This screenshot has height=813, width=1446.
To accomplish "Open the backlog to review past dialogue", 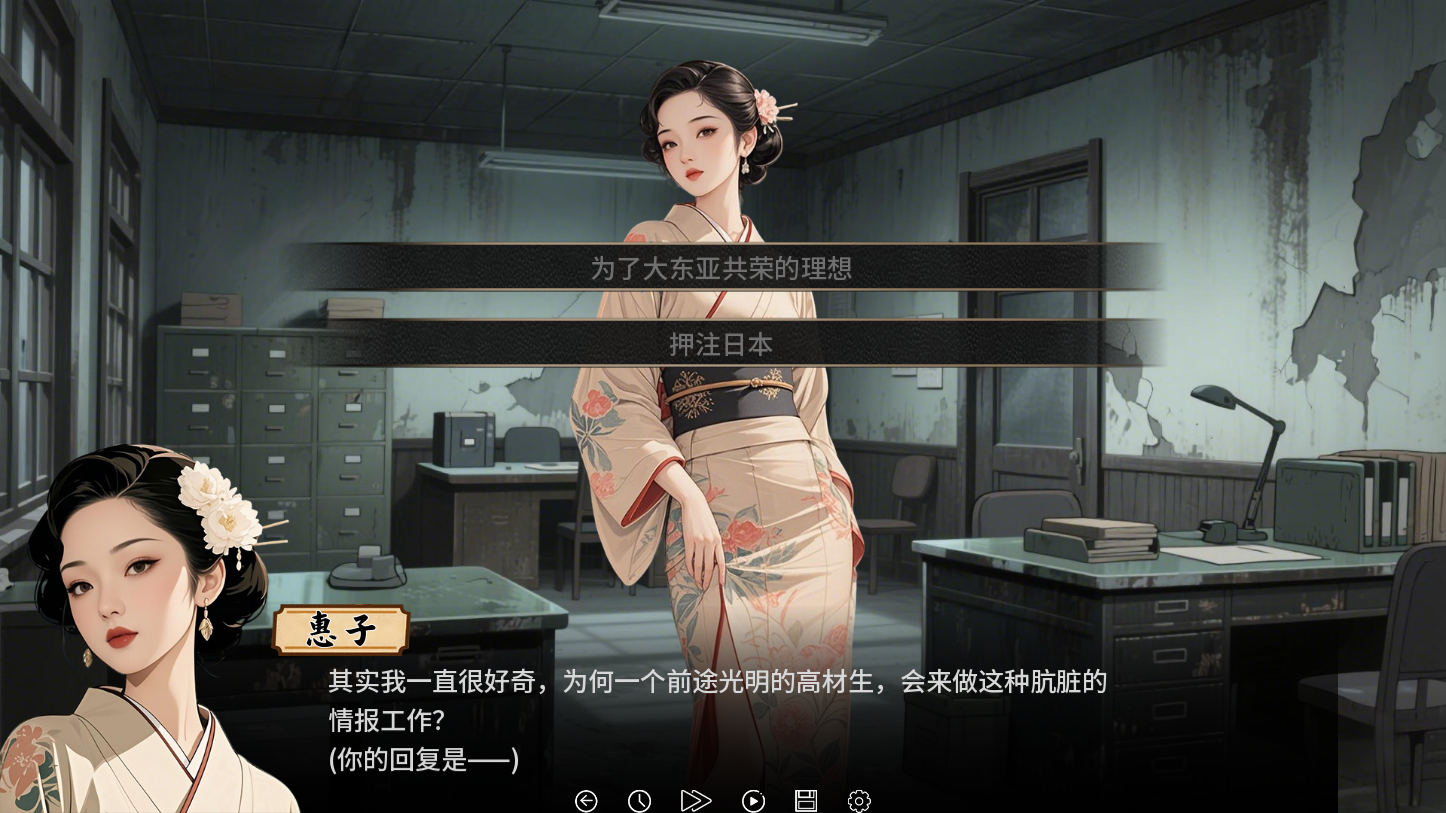I will (x=640, y=801).
